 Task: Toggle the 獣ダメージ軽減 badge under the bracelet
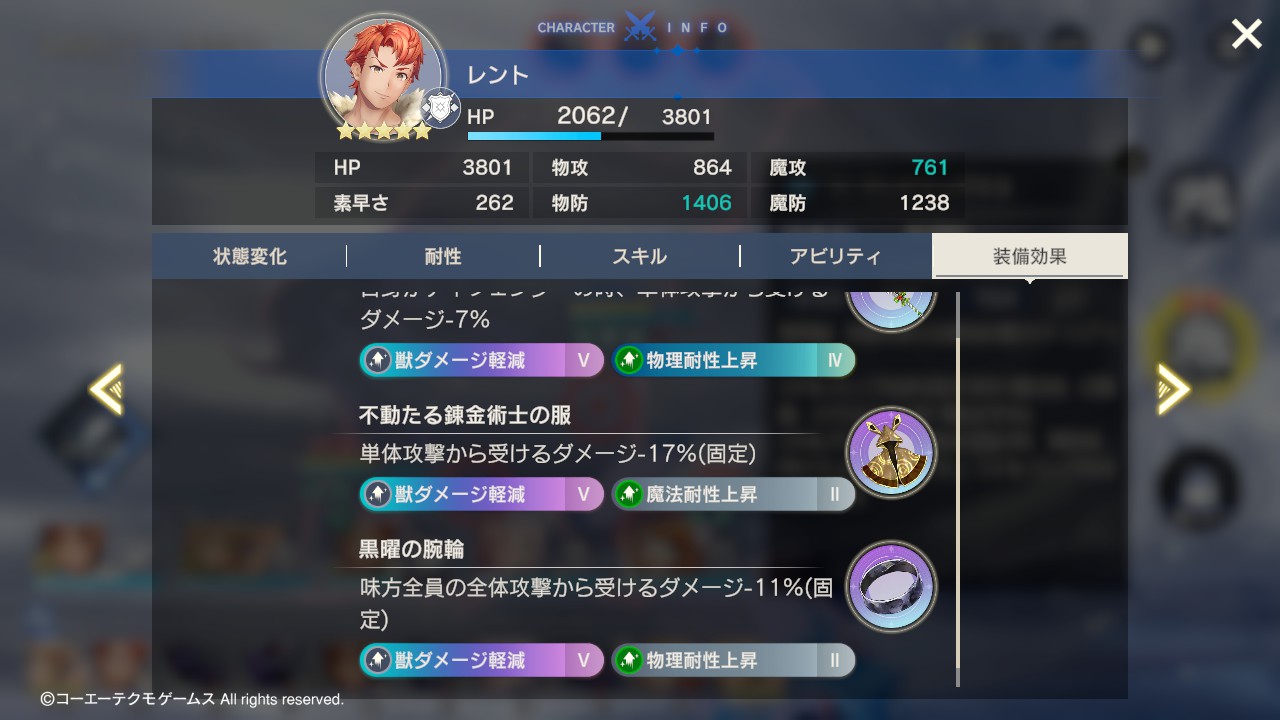pos(480,660)
